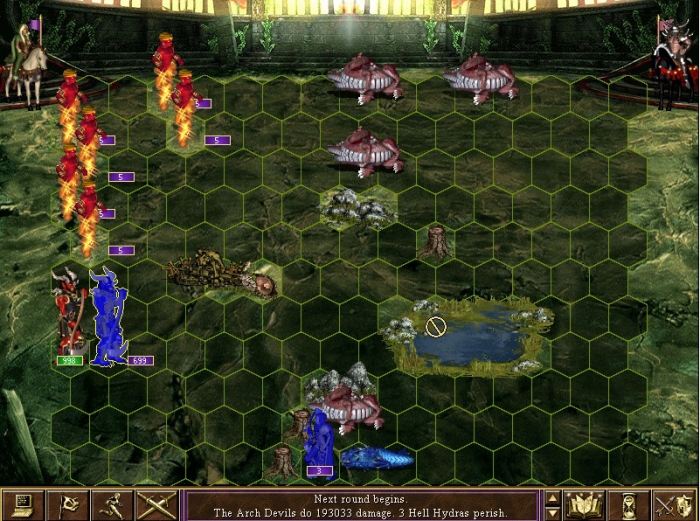The image size is (700, 521).
Task: Wait with the hourglass button
Action: click(x=629, y=504)
